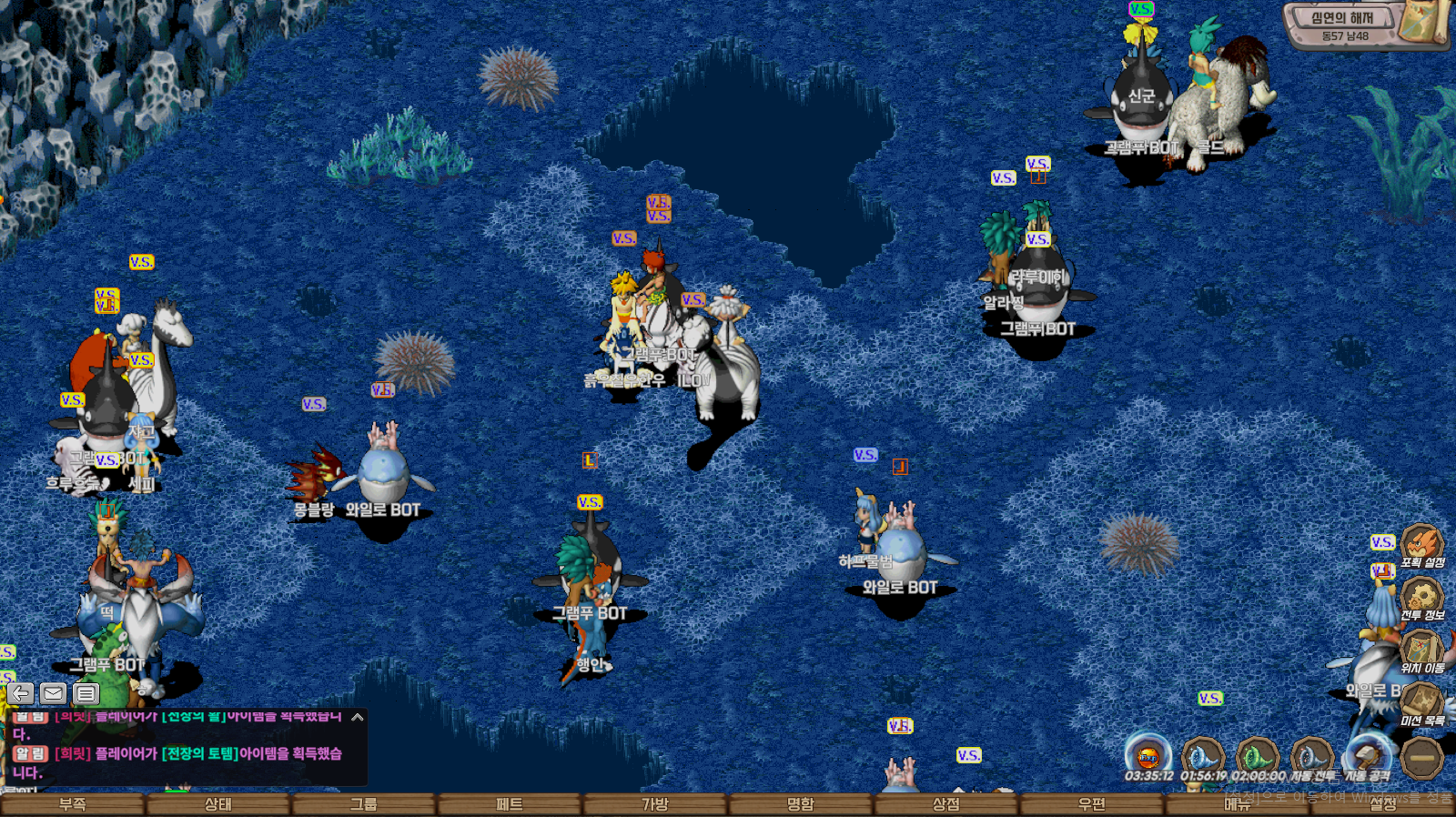Toggle 자동 전투 auto battle
Image resolution: width=1456 pixels, height=817 pixels.
point(1311,758)
